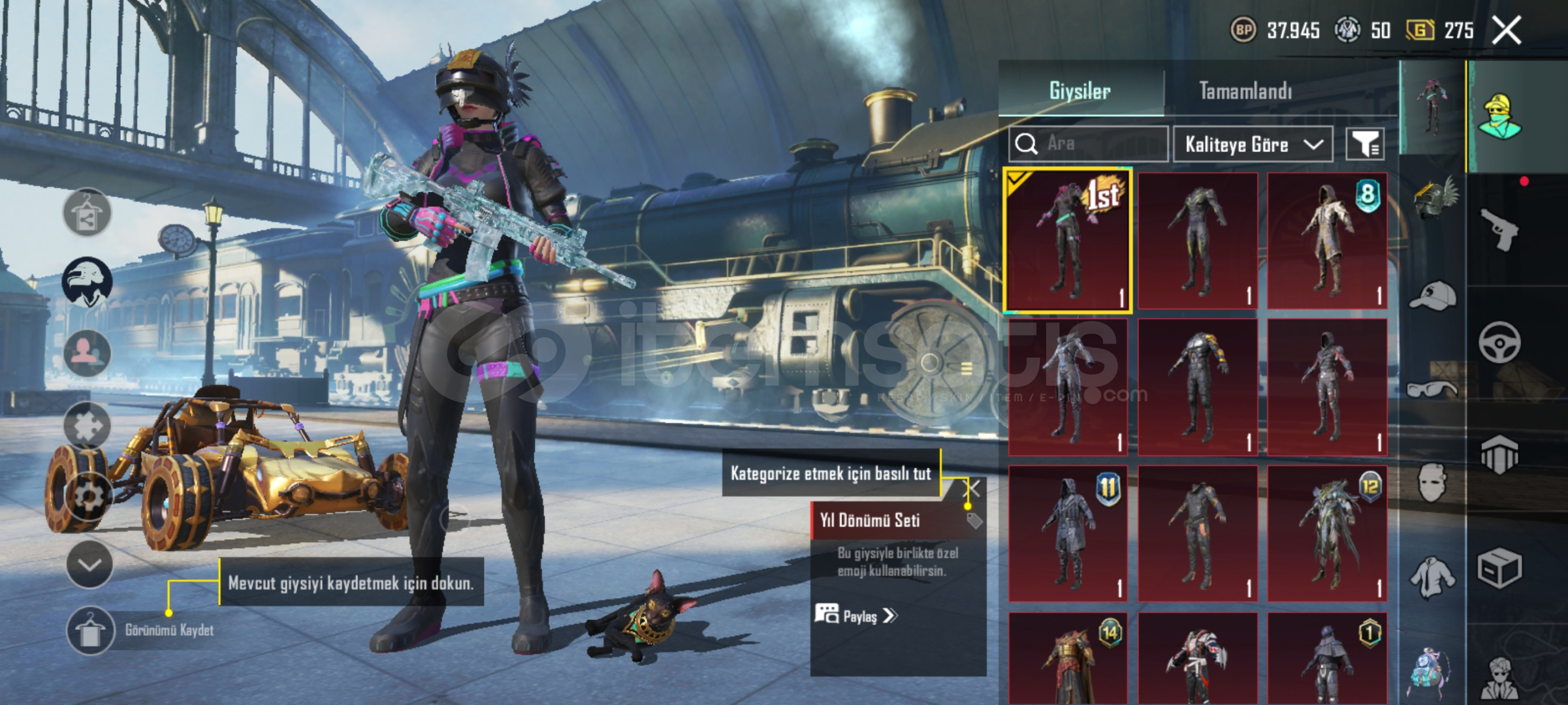The height and width of the screenshot is (705, 1568).
Task: Open the glasses accessory category
Action: pos(1432,390)
